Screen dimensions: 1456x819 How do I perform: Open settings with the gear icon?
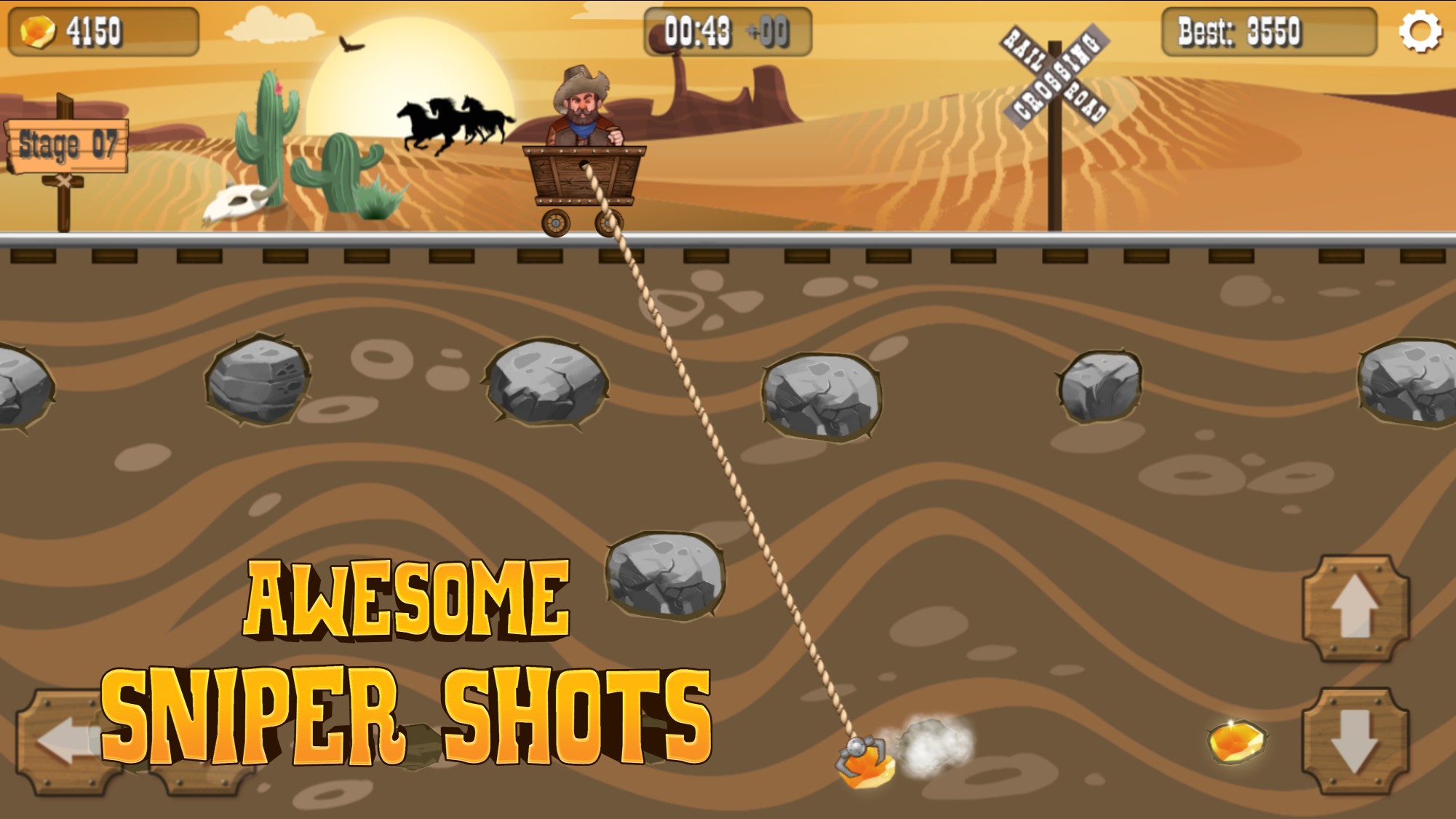(1420, 31)
